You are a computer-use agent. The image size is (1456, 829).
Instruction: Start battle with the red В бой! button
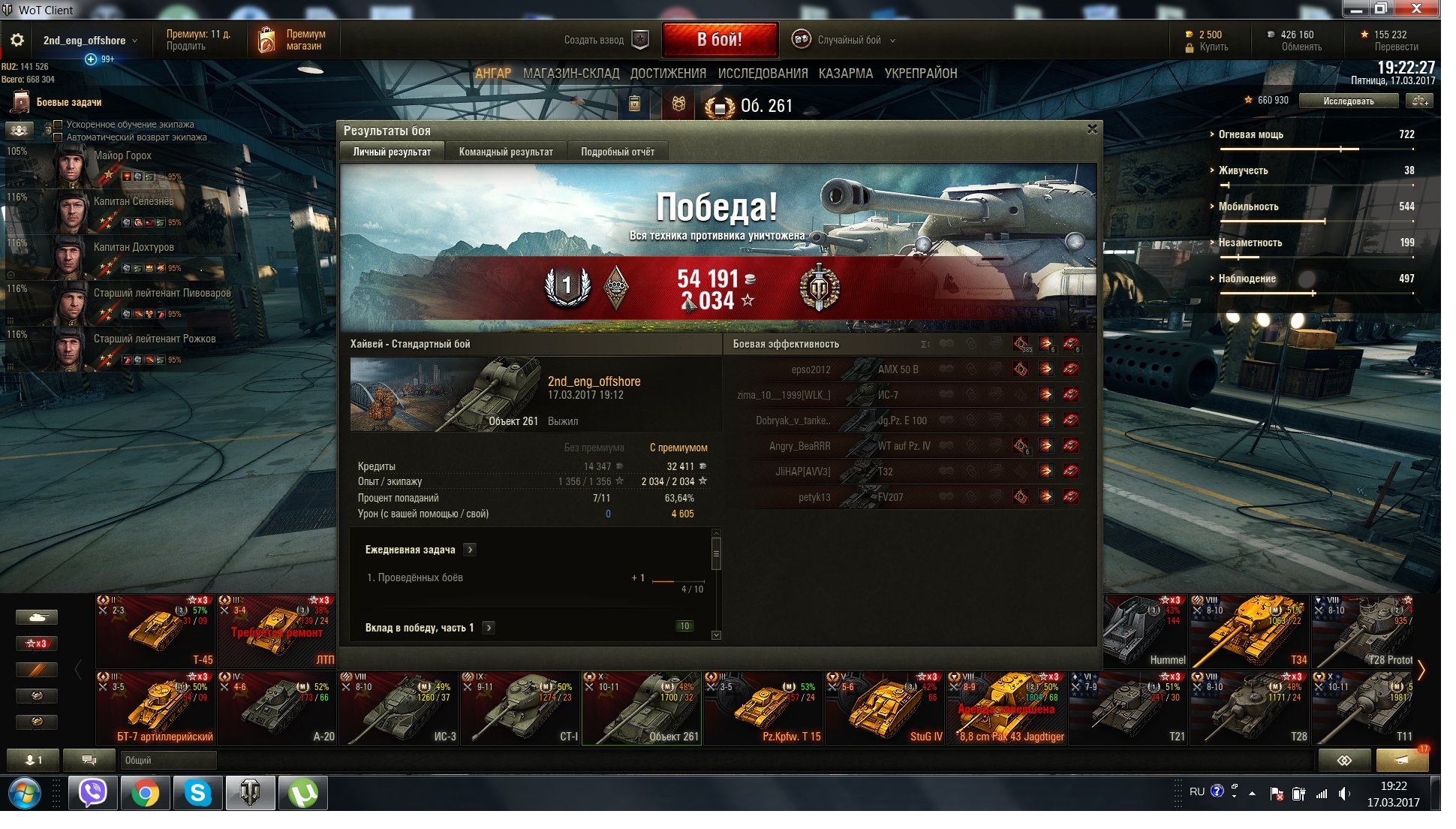[x=719, y=40]
